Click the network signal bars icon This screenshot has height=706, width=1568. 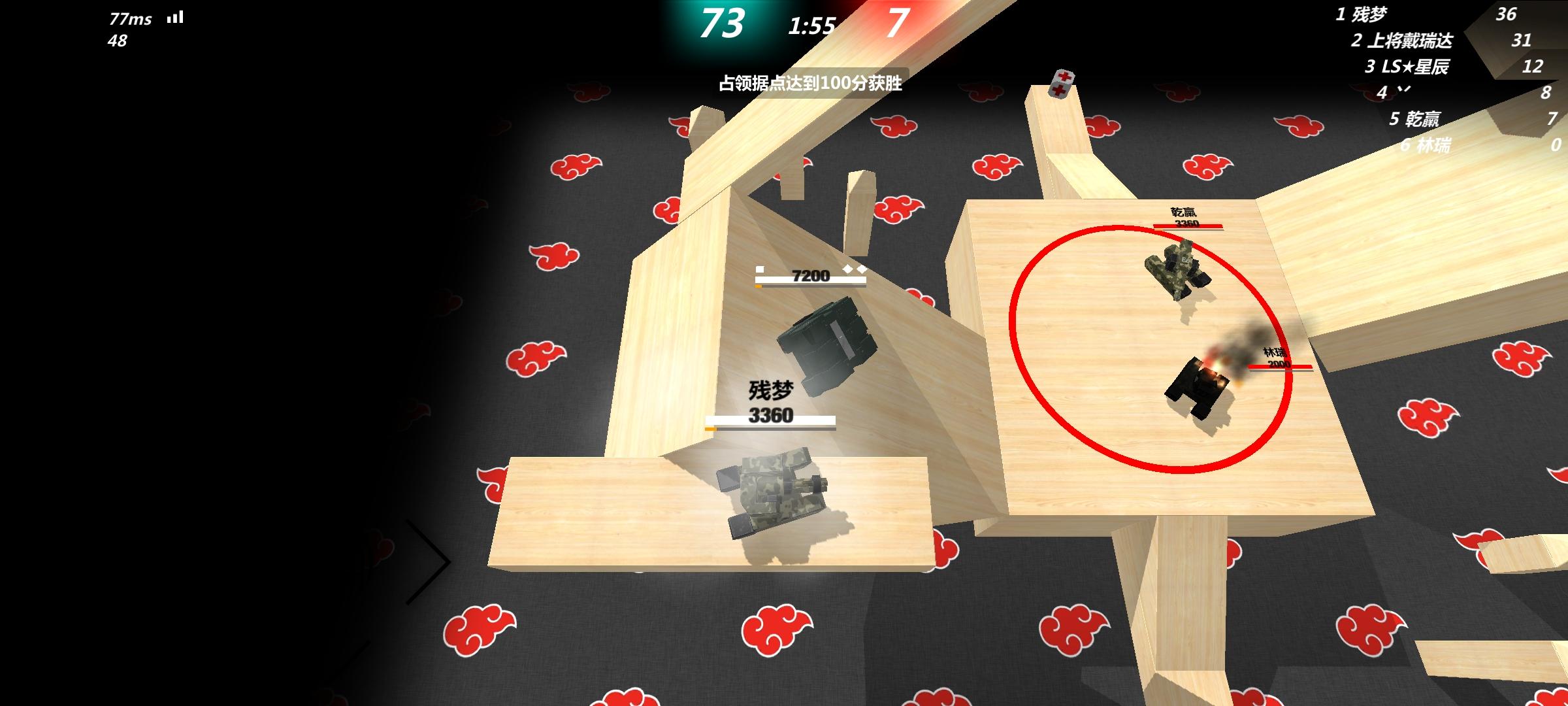[x=175, y=17]
